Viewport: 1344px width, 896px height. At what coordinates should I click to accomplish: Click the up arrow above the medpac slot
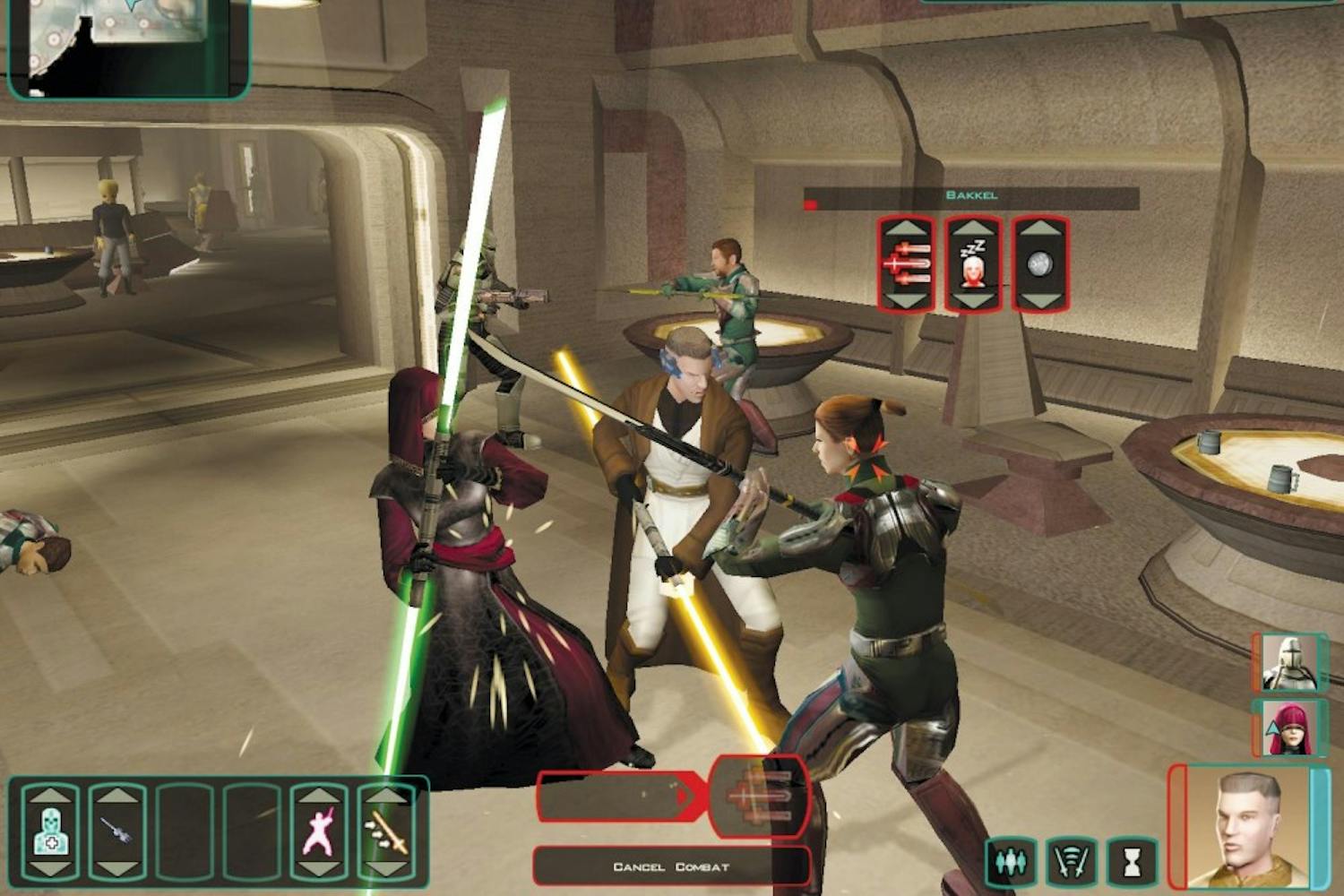click(51, 796)
